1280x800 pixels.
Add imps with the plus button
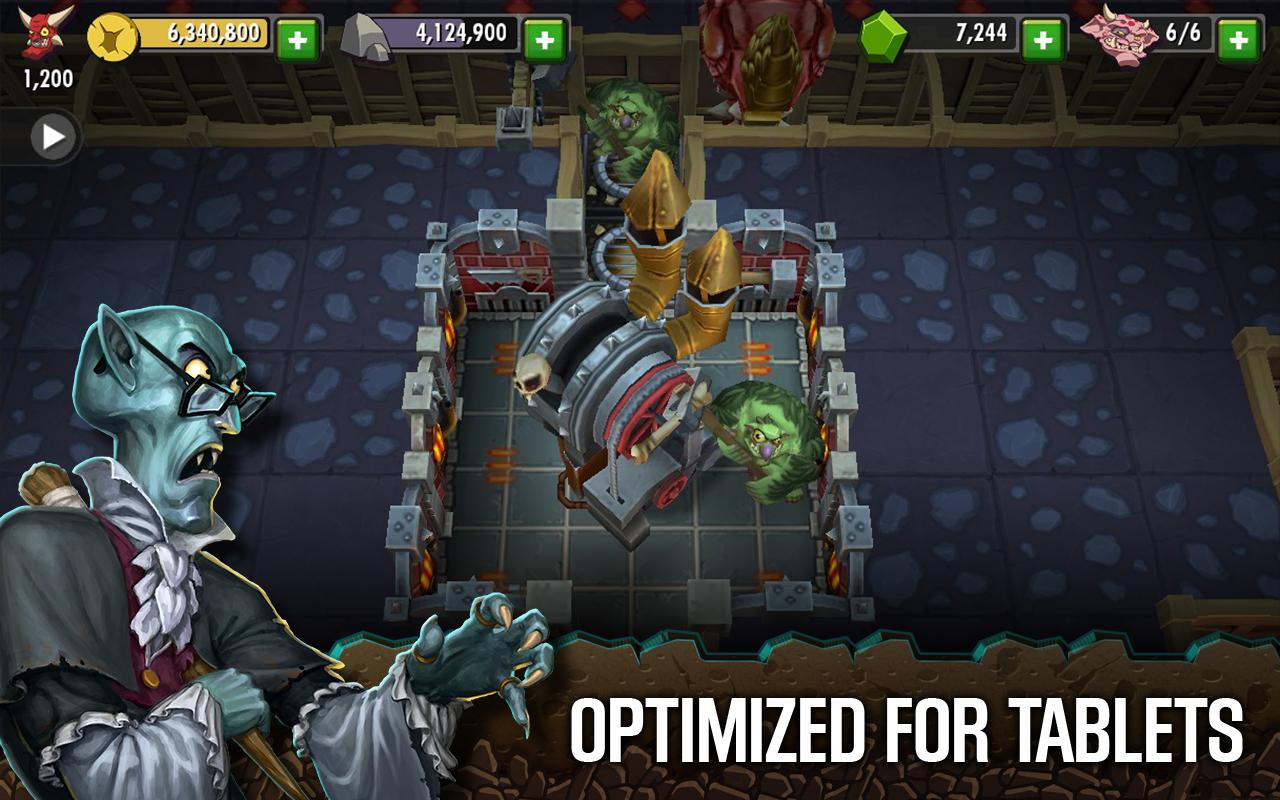pos(1238,39)
